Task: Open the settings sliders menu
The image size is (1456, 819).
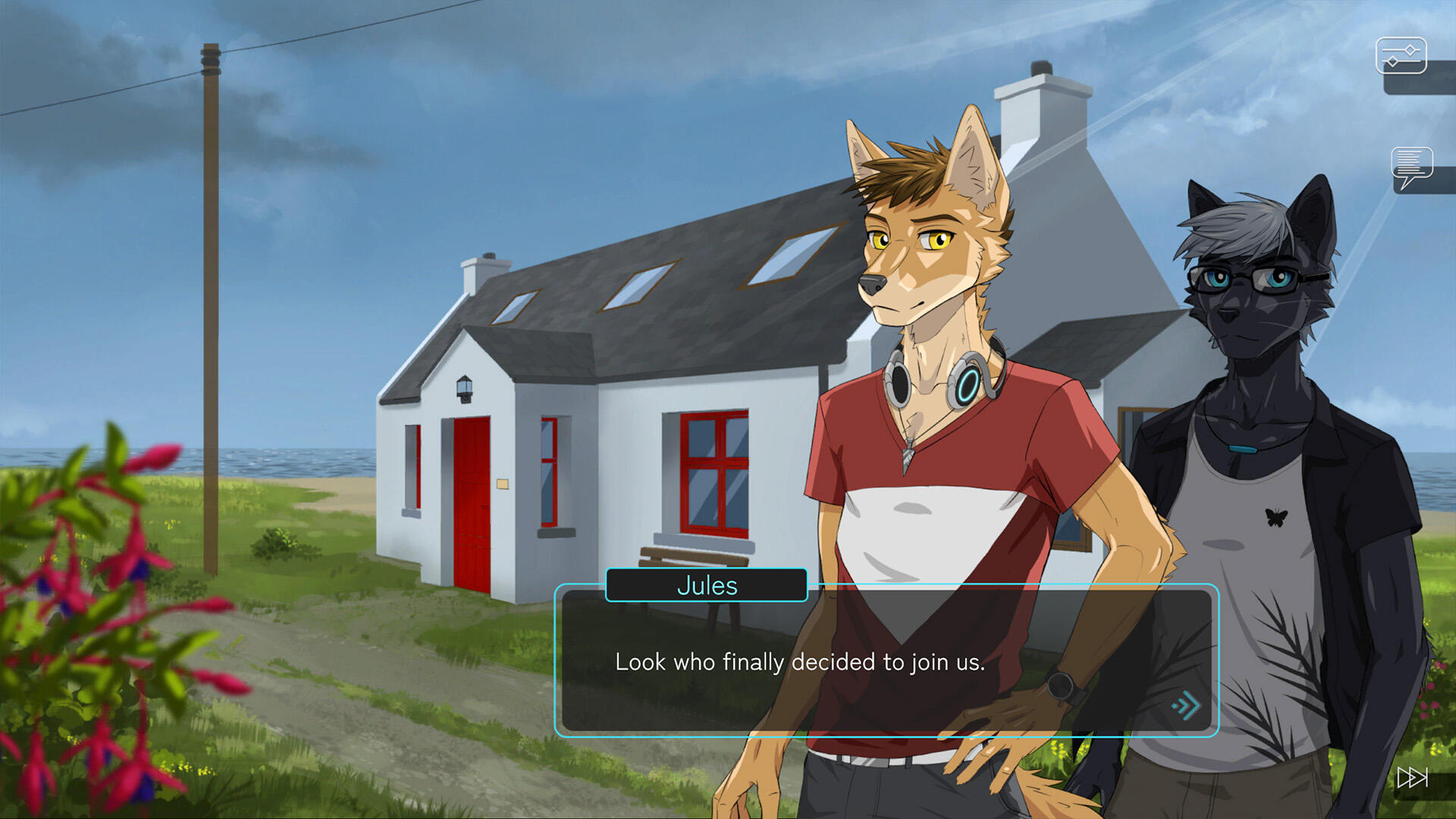Action: (1401, 55)
